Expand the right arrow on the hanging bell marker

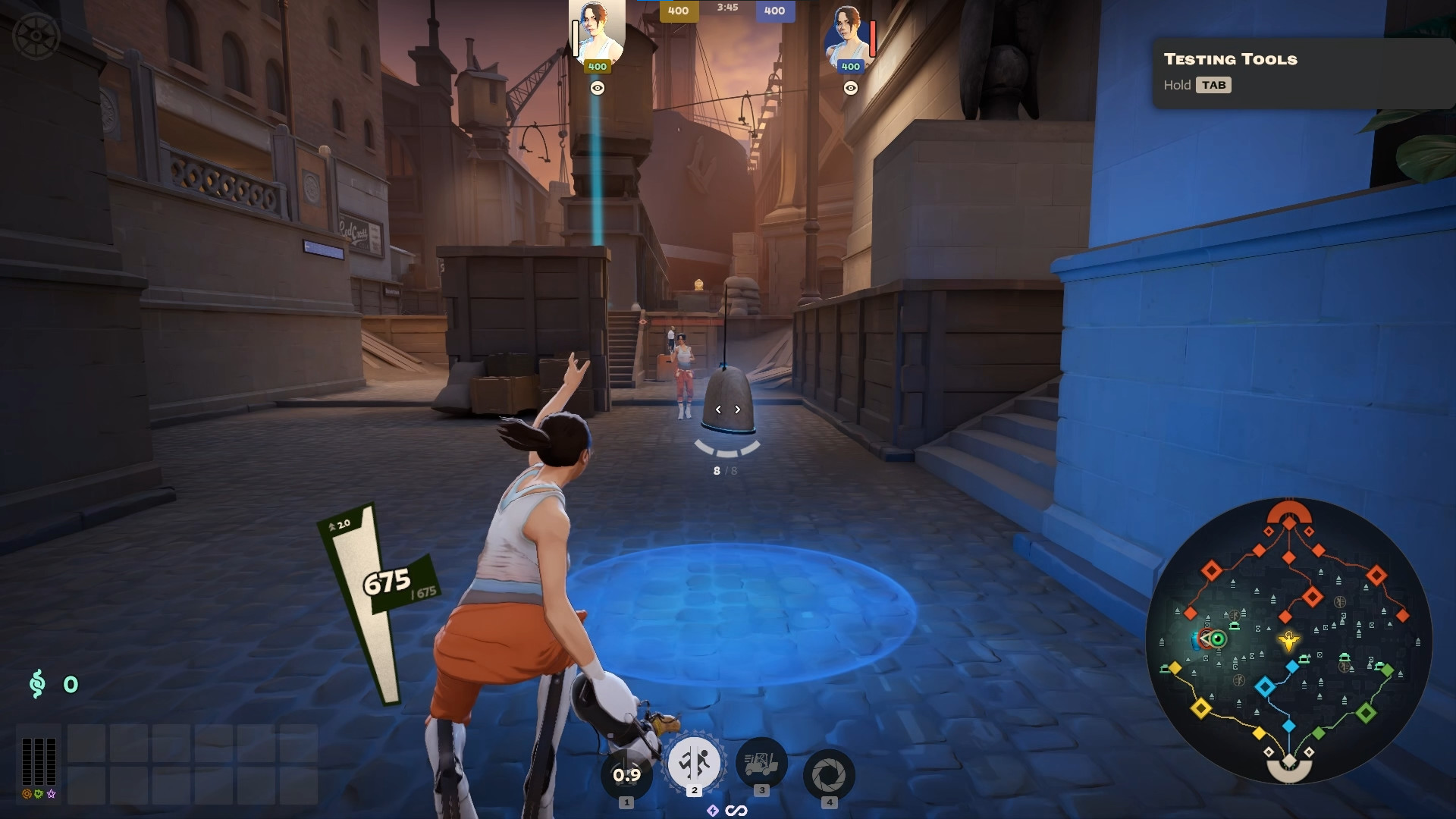point(736,409)
